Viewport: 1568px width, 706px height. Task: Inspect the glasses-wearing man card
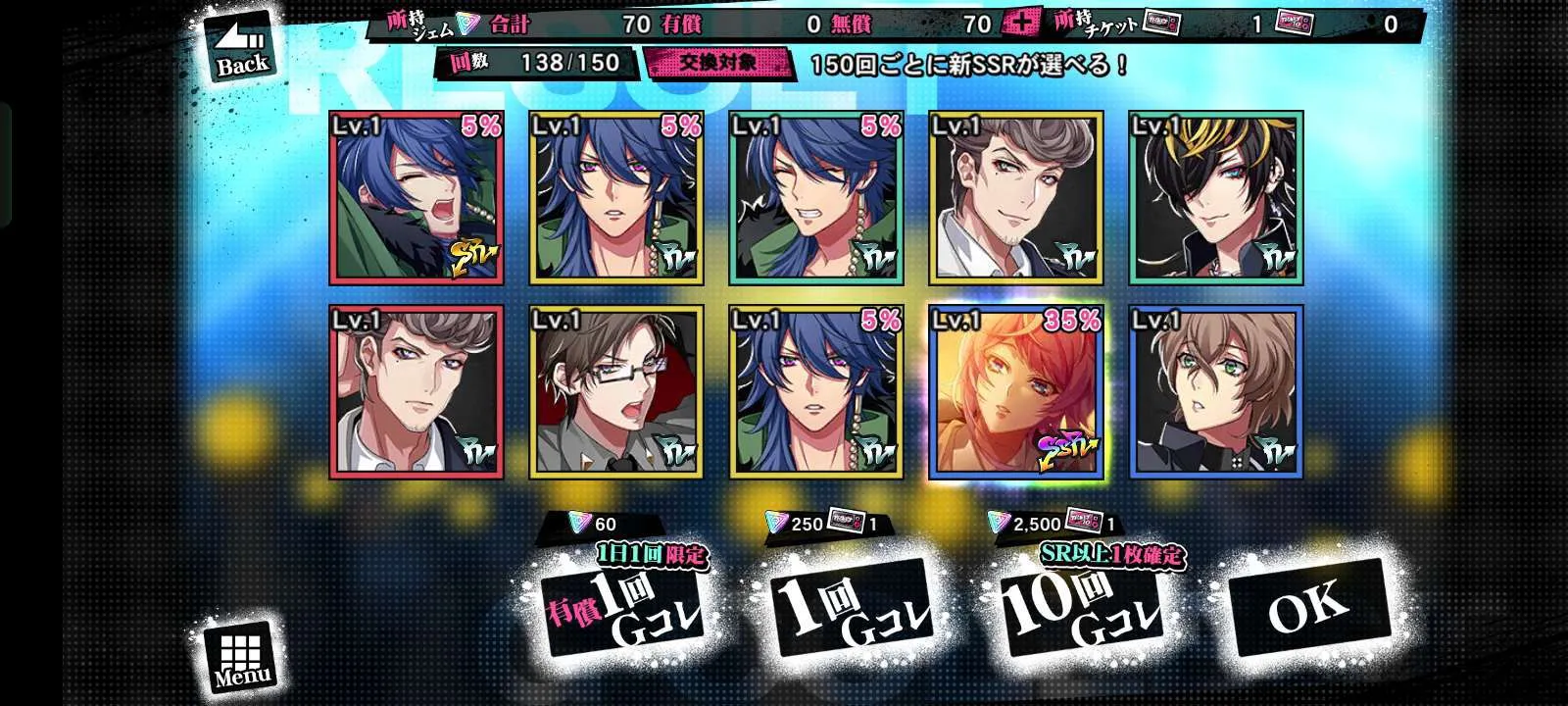click(616, 392)
